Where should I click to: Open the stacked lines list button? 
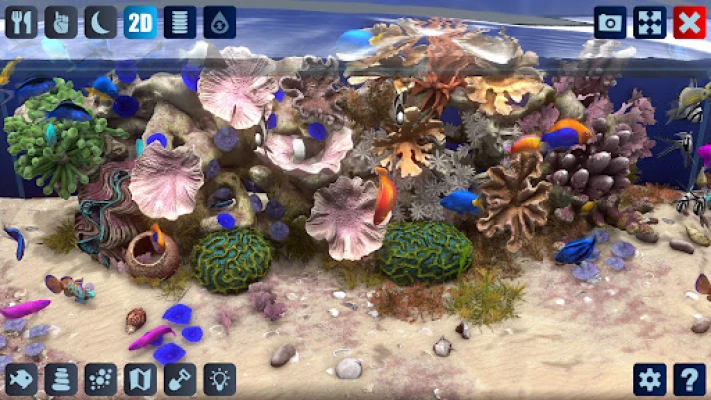pos(180,22)
